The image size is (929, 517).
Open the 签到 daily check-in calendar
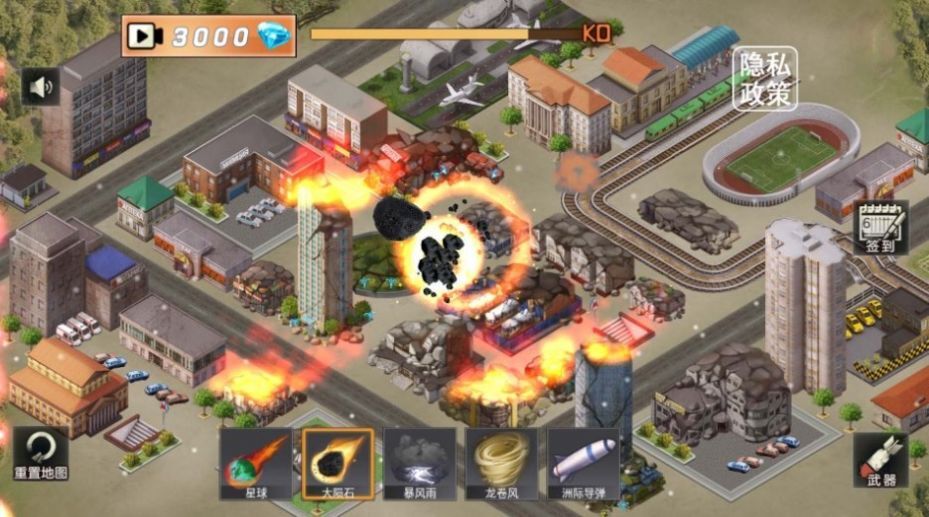click(882, 229)
